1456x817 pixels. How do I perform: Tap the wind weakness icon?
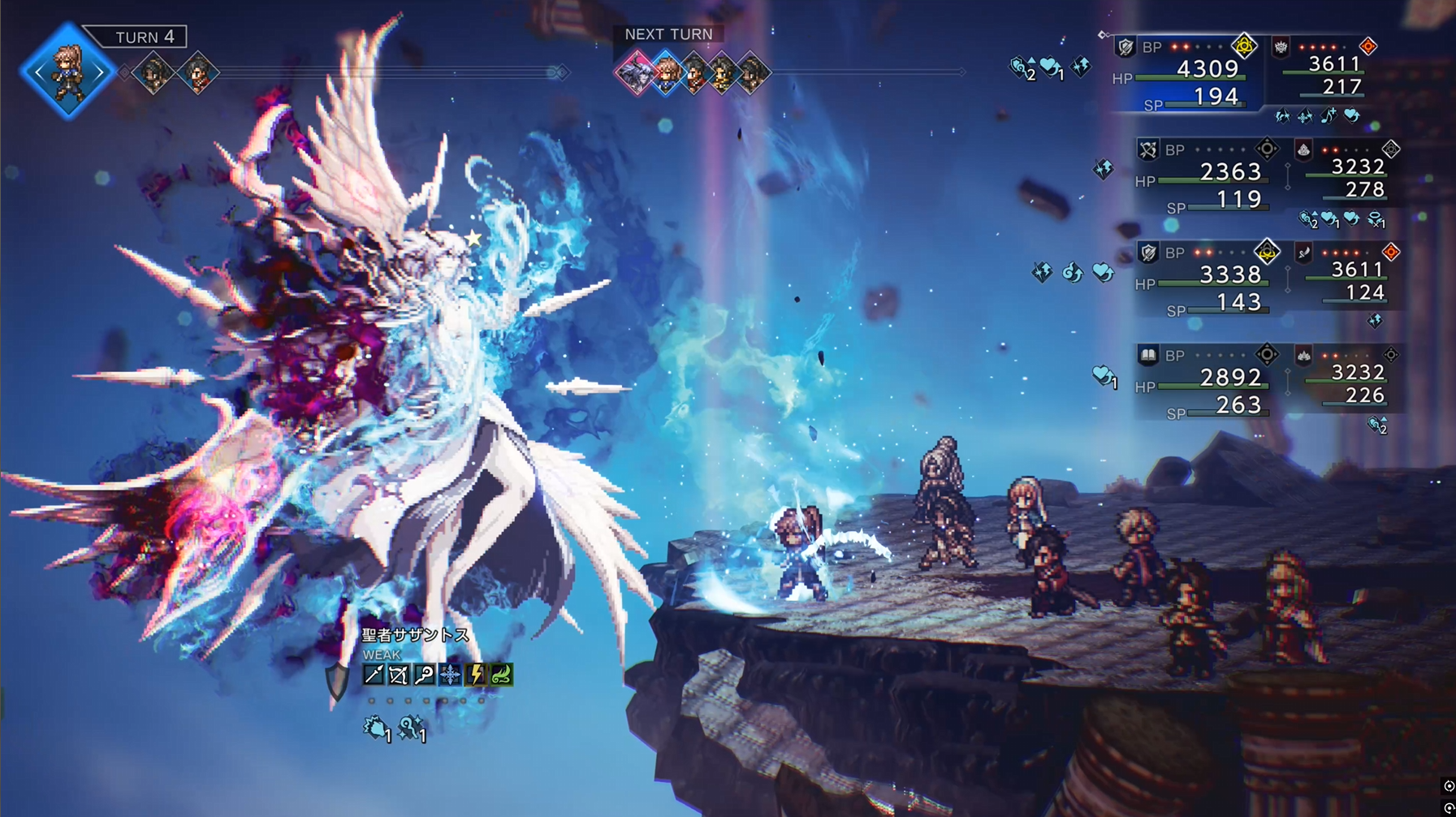(x=502, y=675)
